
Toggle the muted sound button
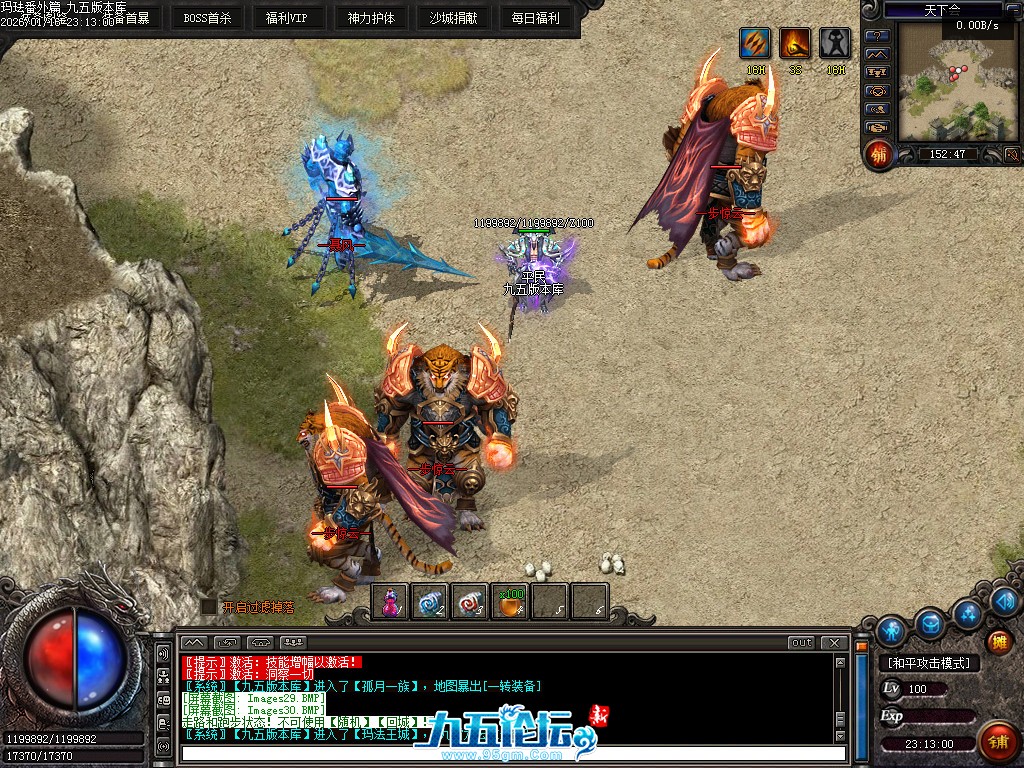[1011, 154]
